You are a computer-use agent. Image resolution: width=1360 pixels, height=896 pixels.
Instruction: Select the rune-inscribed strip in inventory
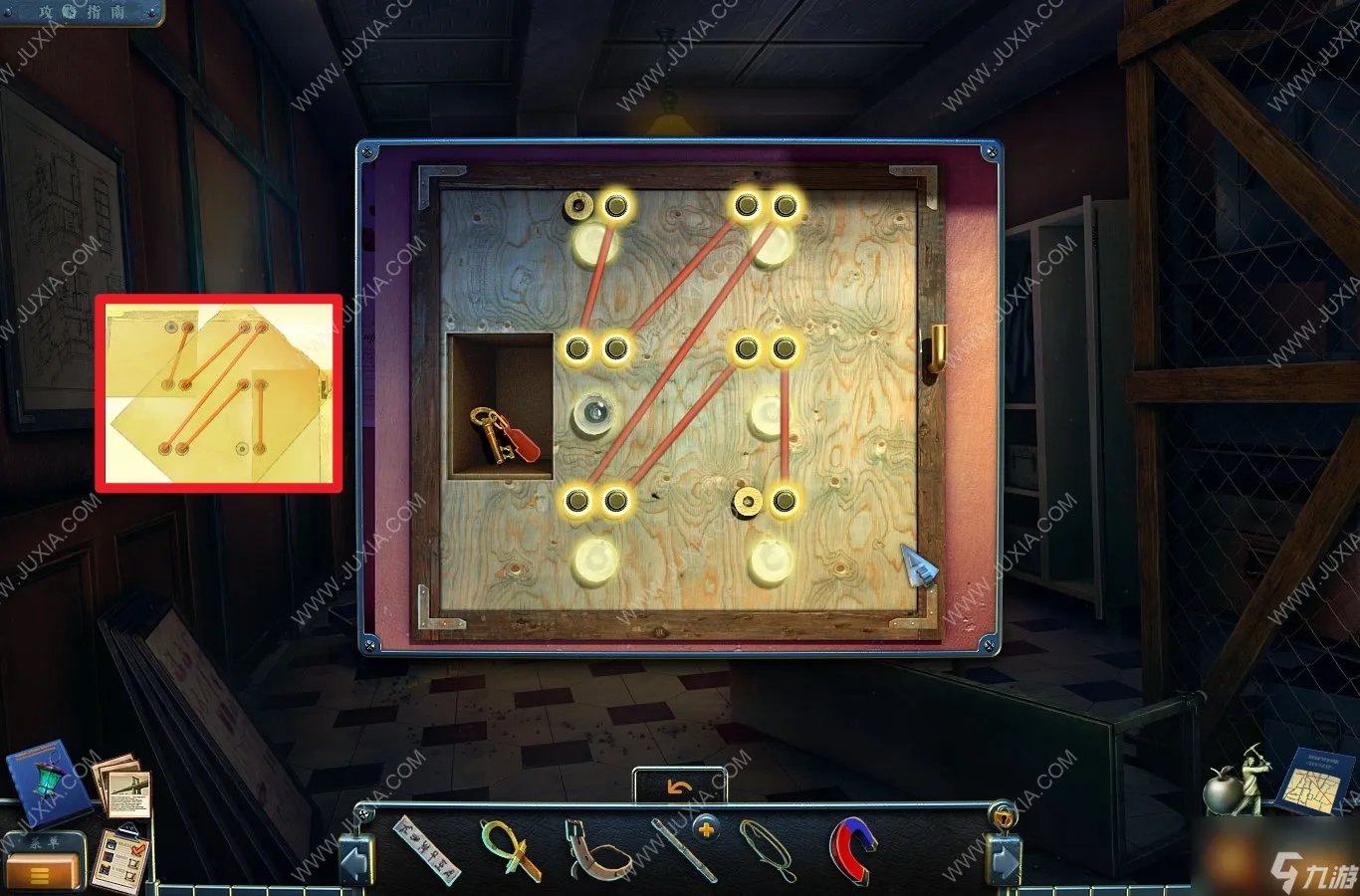(427, 849)
